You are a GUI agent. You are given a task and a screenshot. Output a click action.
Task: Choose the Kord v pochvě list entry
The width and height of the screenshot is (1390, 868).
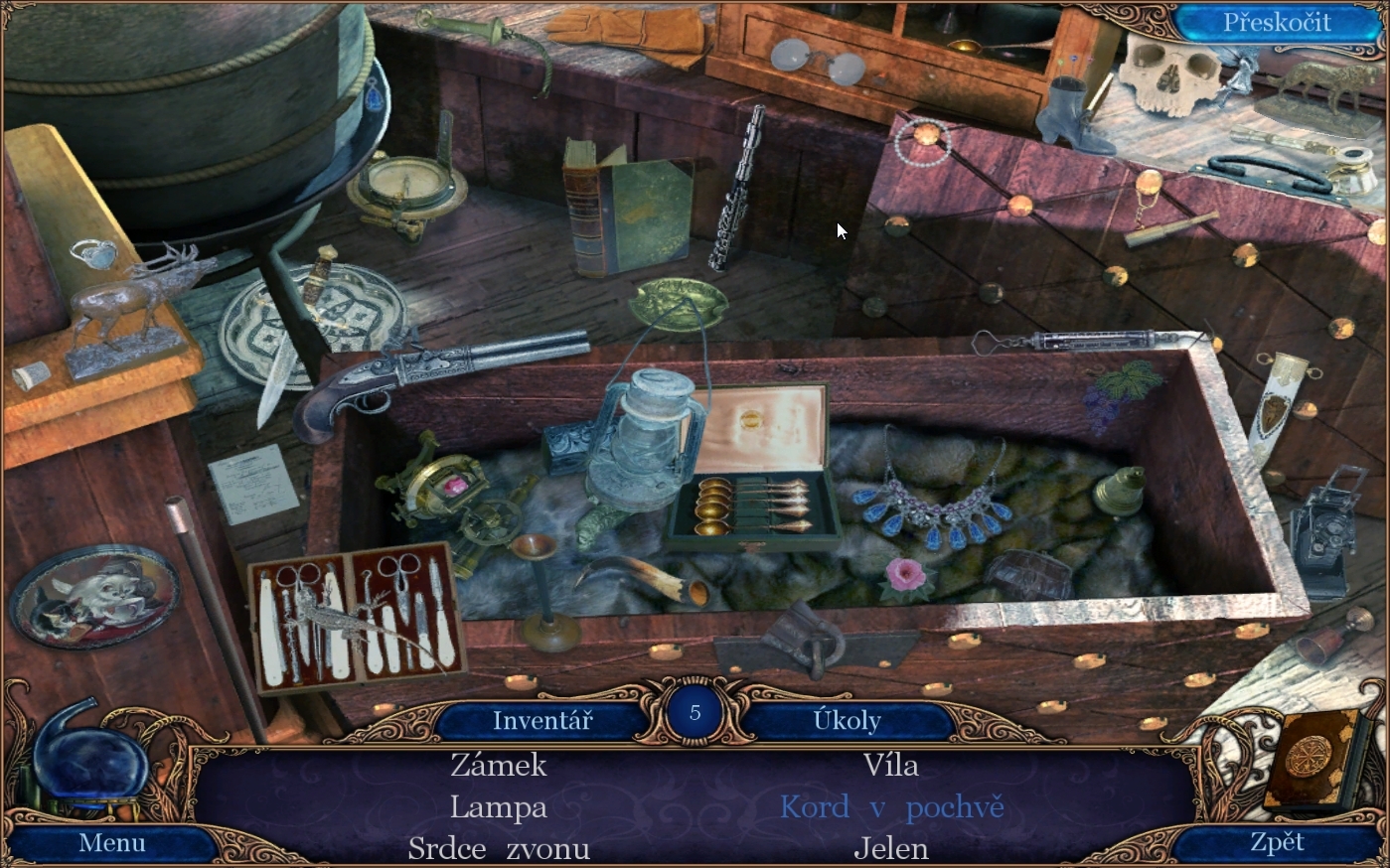(891, 807)
